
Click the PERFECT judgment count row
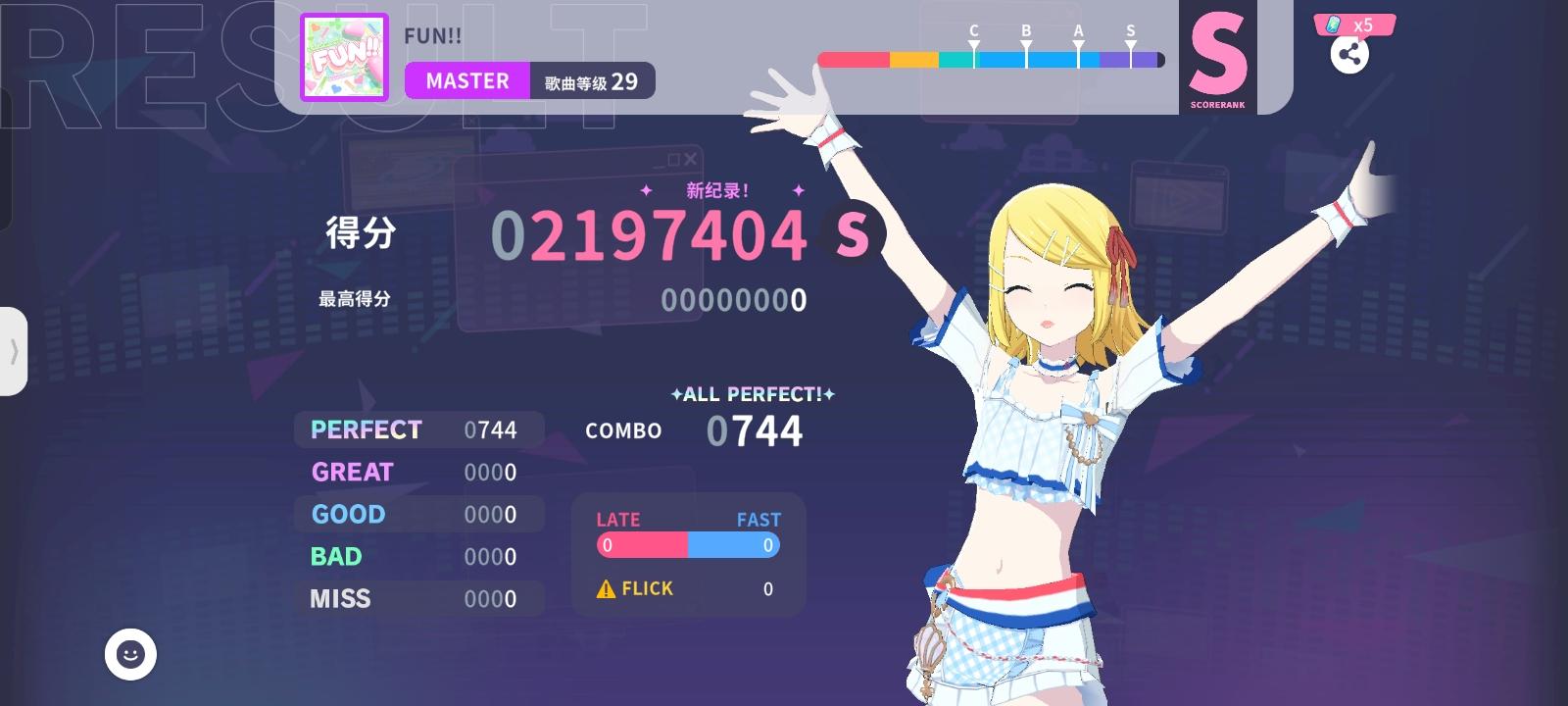[x=418, y=429]
